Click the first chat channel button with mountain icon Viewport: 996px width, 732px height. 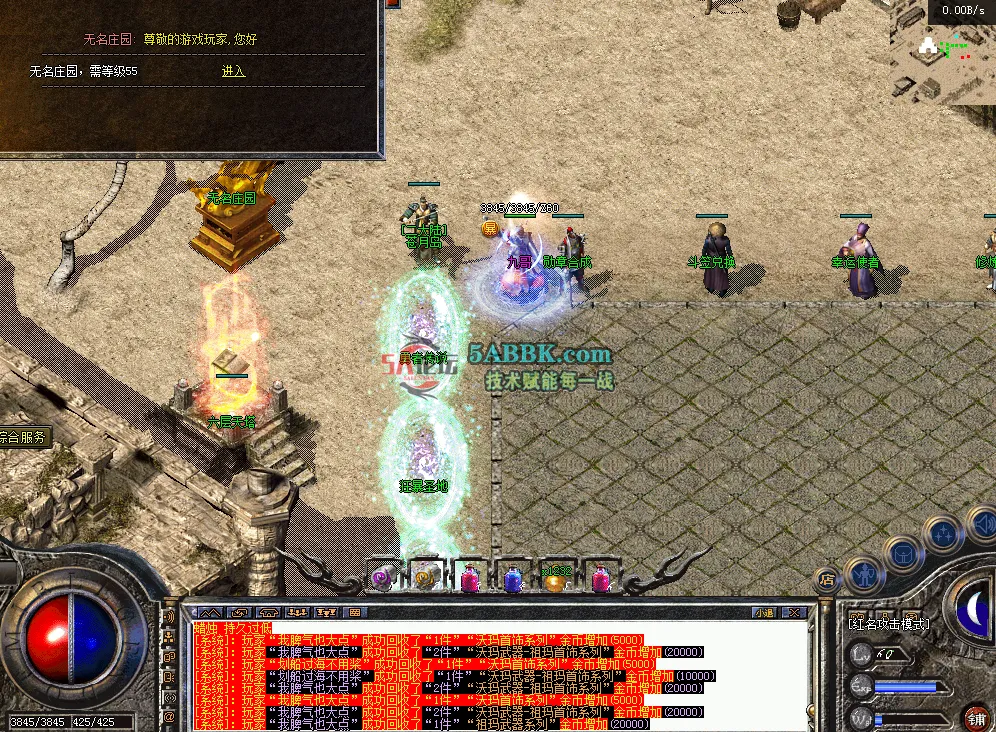click(x=207, y=612)
